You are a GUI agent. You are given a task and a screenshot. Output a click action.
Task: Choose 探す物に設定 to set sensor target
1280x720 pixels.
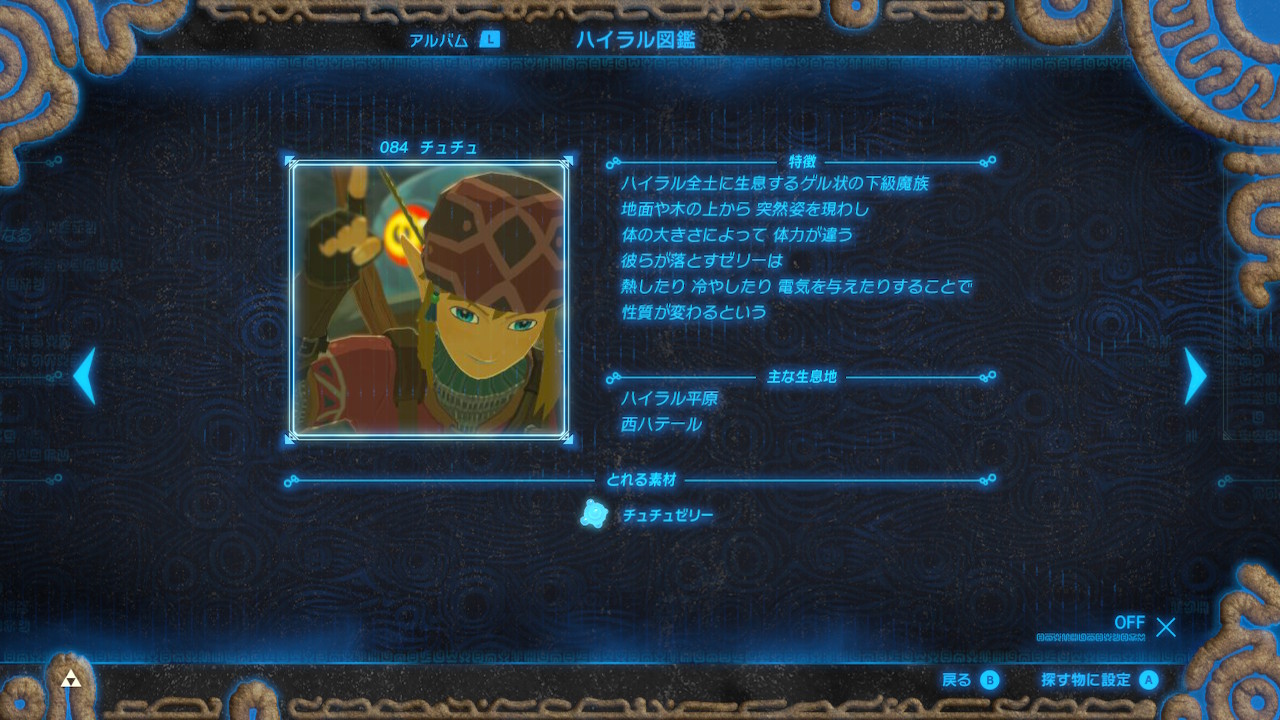coord(1098,680)
